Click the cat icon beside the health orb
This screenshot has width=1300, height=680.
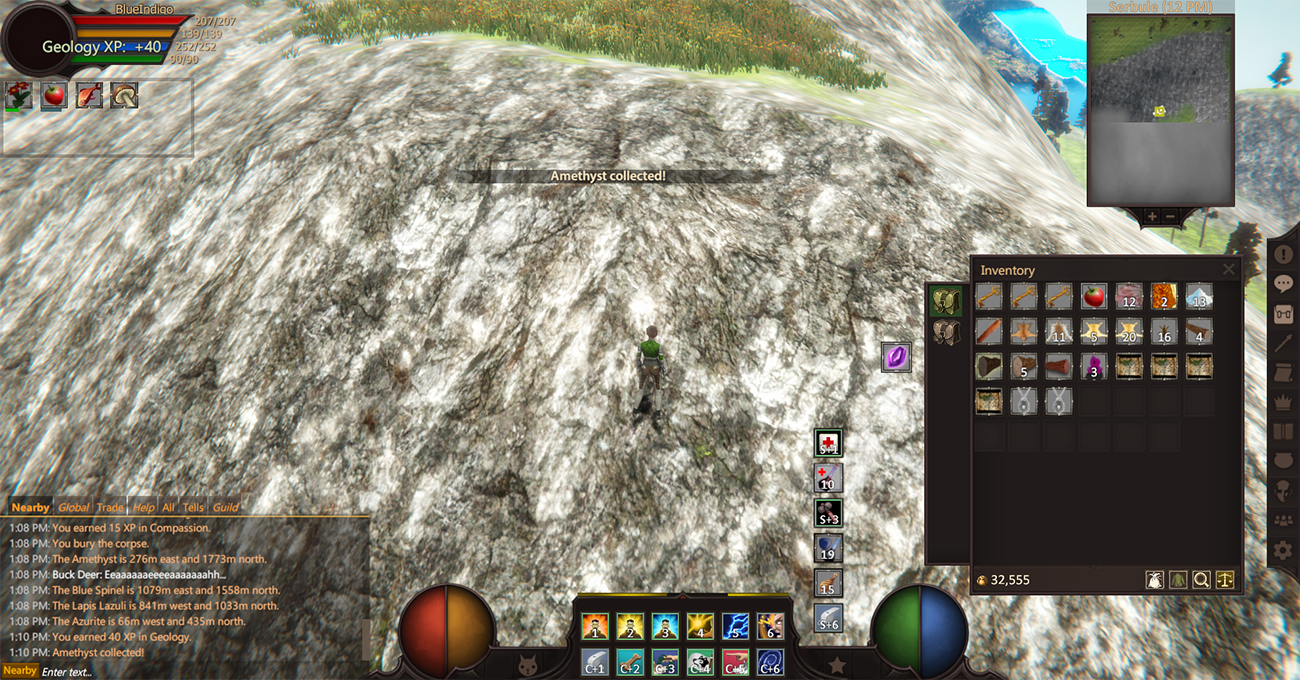click(527, 663)
